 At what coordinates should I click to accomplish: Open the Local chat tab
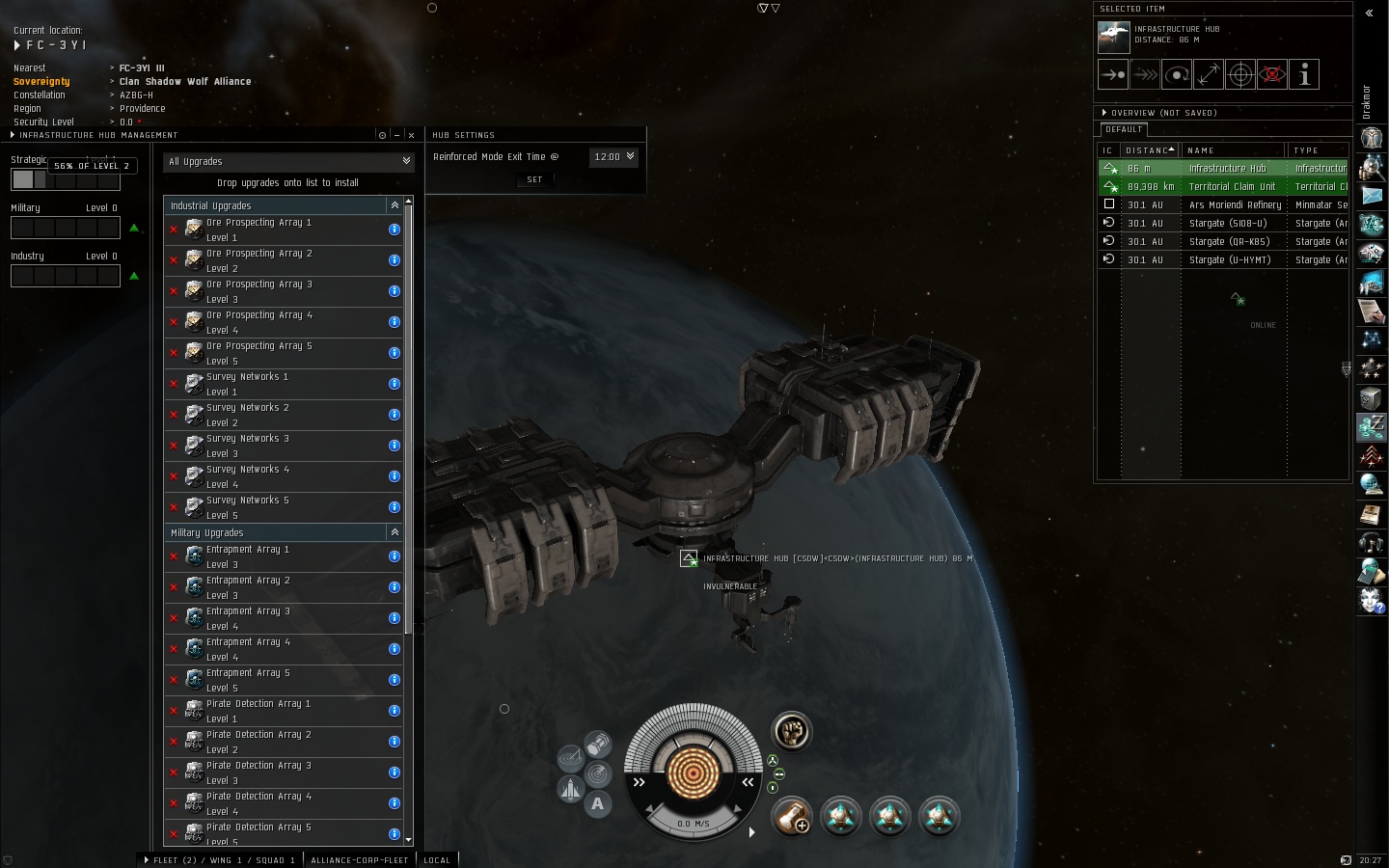pyautogui.click(x=437, y=859)
